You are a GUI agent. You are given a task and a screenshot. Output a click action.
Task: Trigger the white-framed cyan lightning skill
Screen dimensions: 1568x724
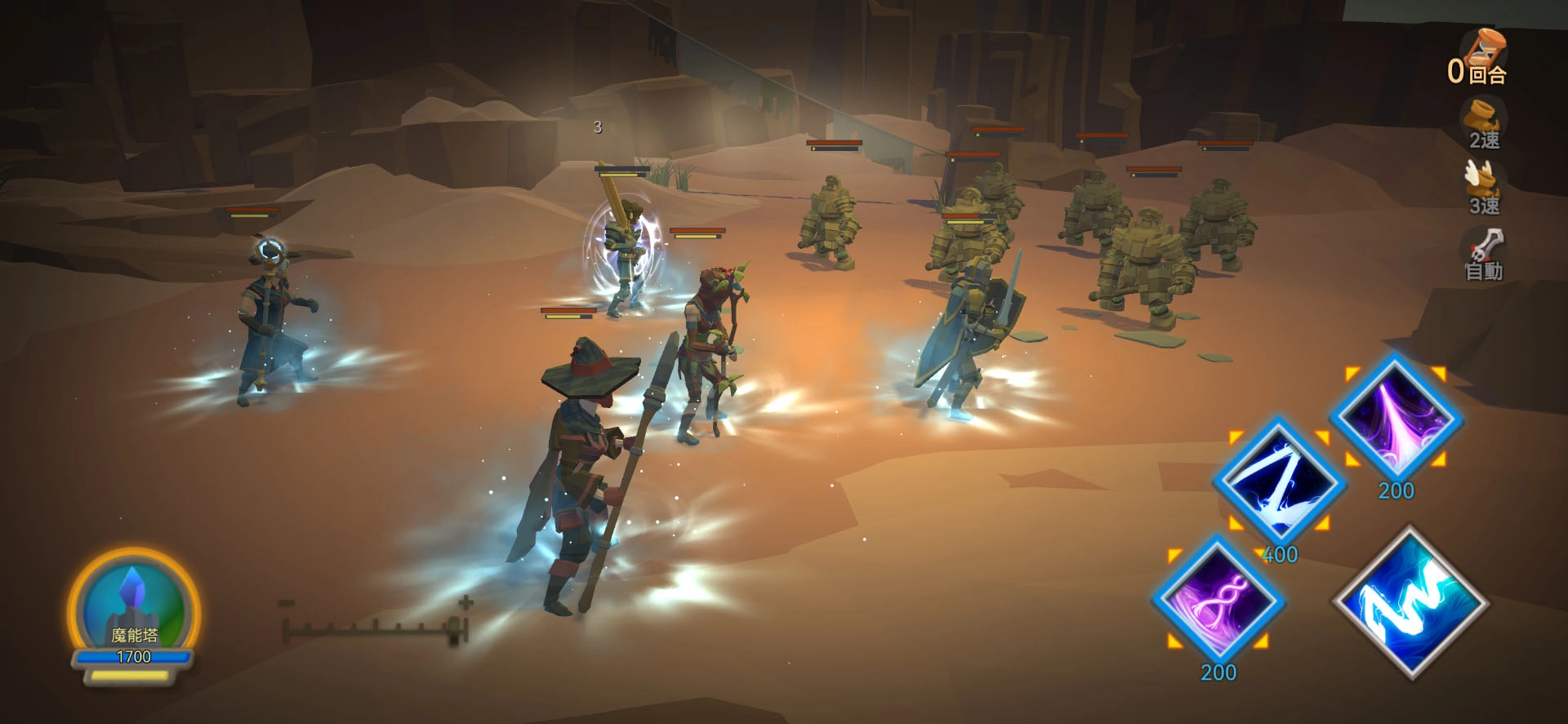tap(1410, 602)
